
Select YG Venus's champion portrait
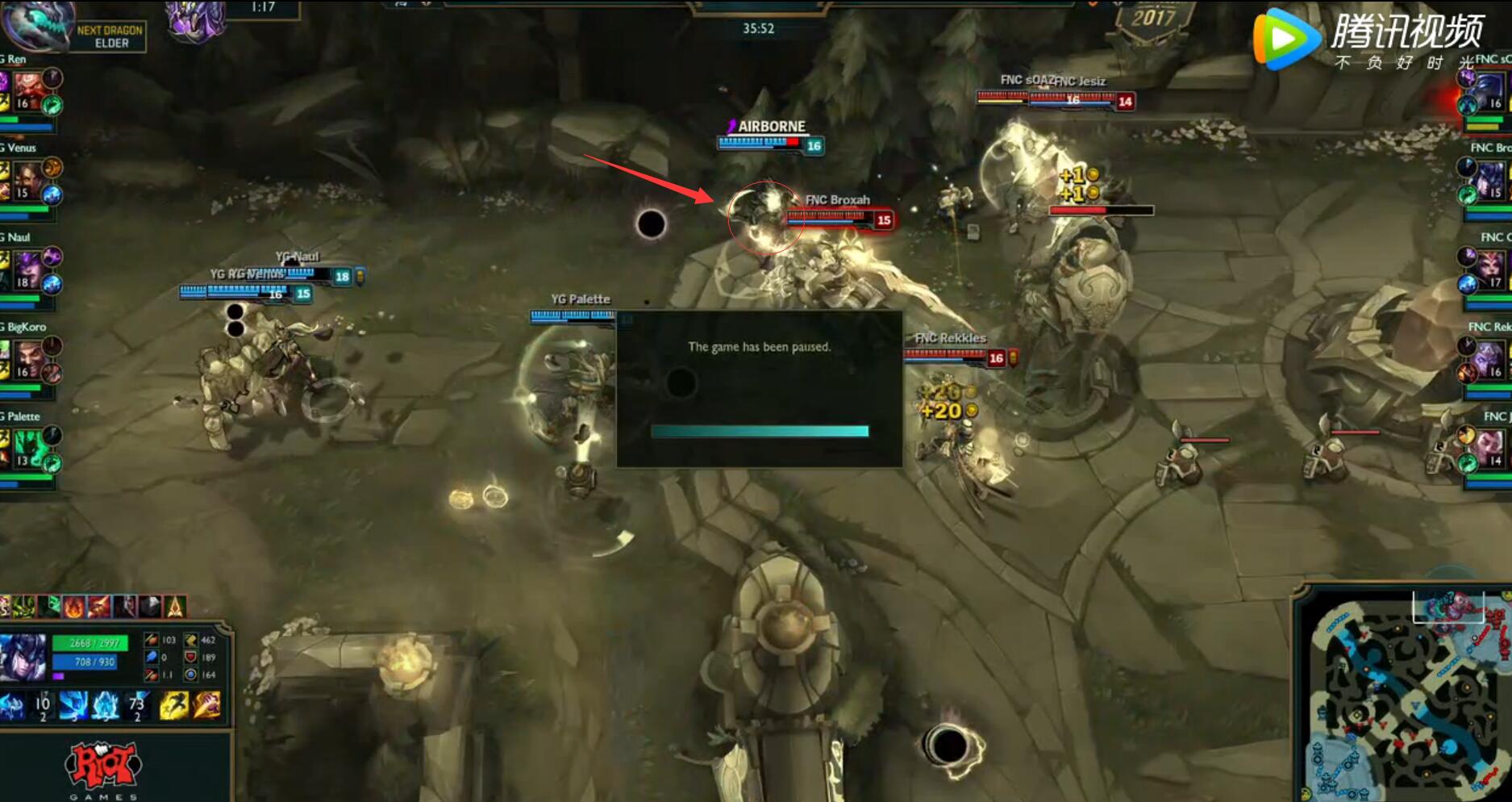click(27, 180)
